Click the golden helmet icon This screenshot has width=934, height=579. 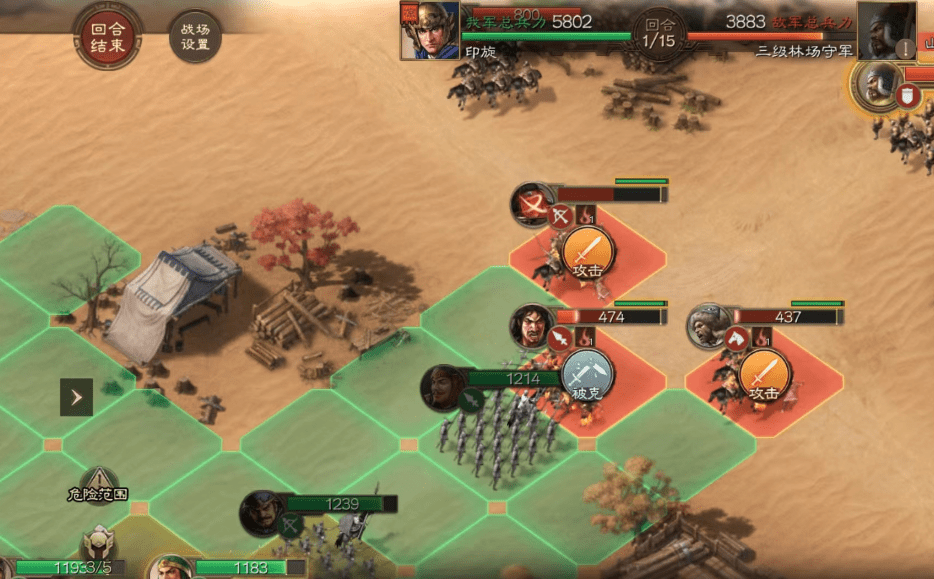pos(98,544)
